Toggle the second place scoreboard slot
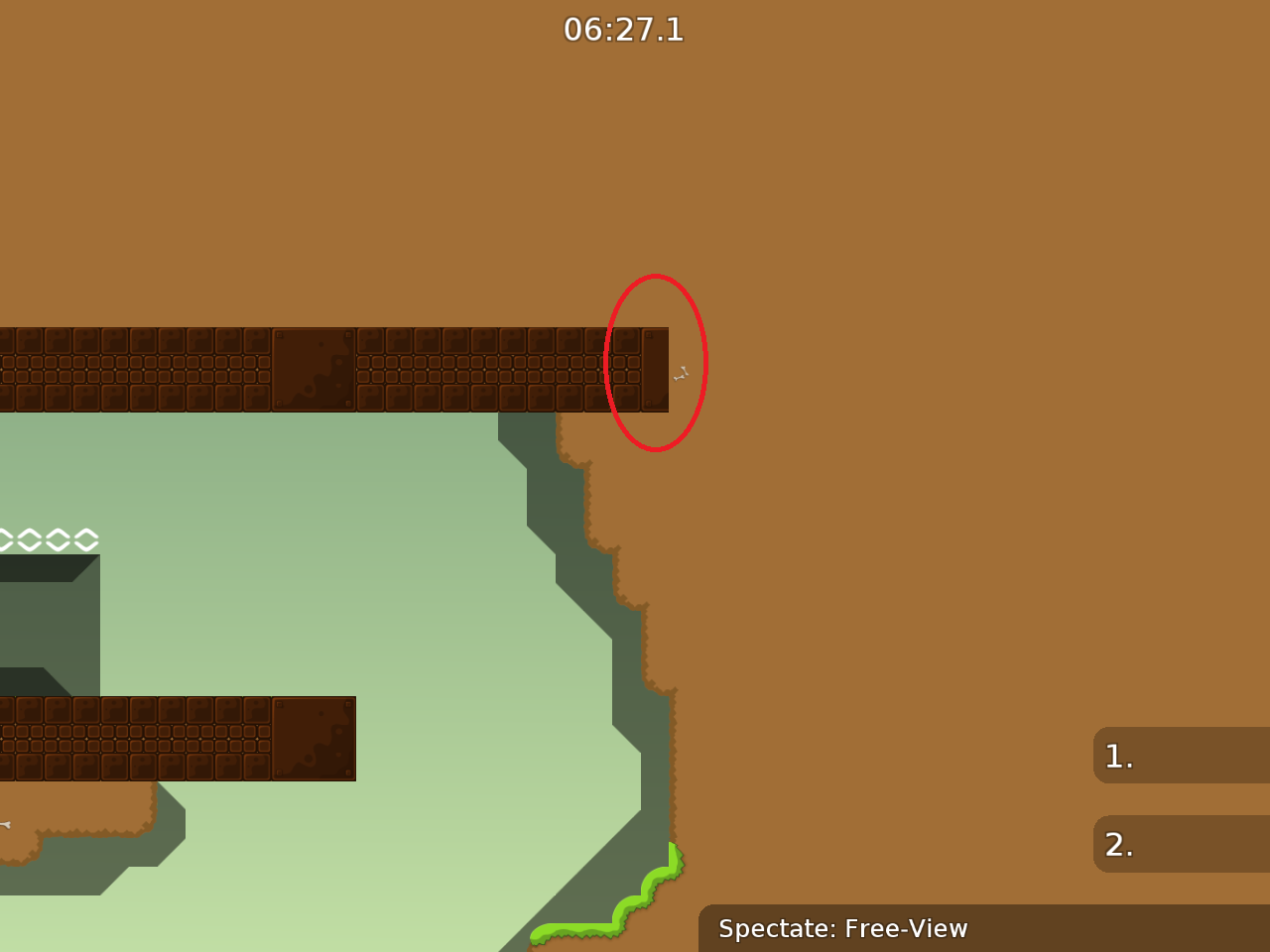 pos(1179,844)
